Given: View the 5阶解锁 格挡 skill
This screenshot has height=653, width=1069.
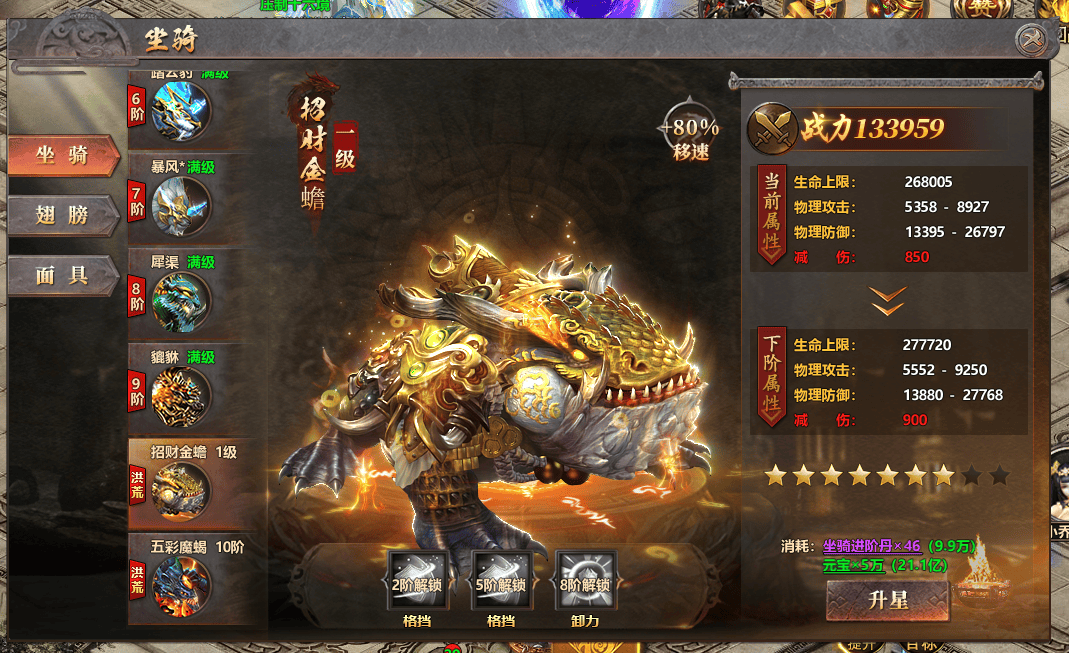Looking at the screenshot, I should pyautogui.click(x=500, y=581).
